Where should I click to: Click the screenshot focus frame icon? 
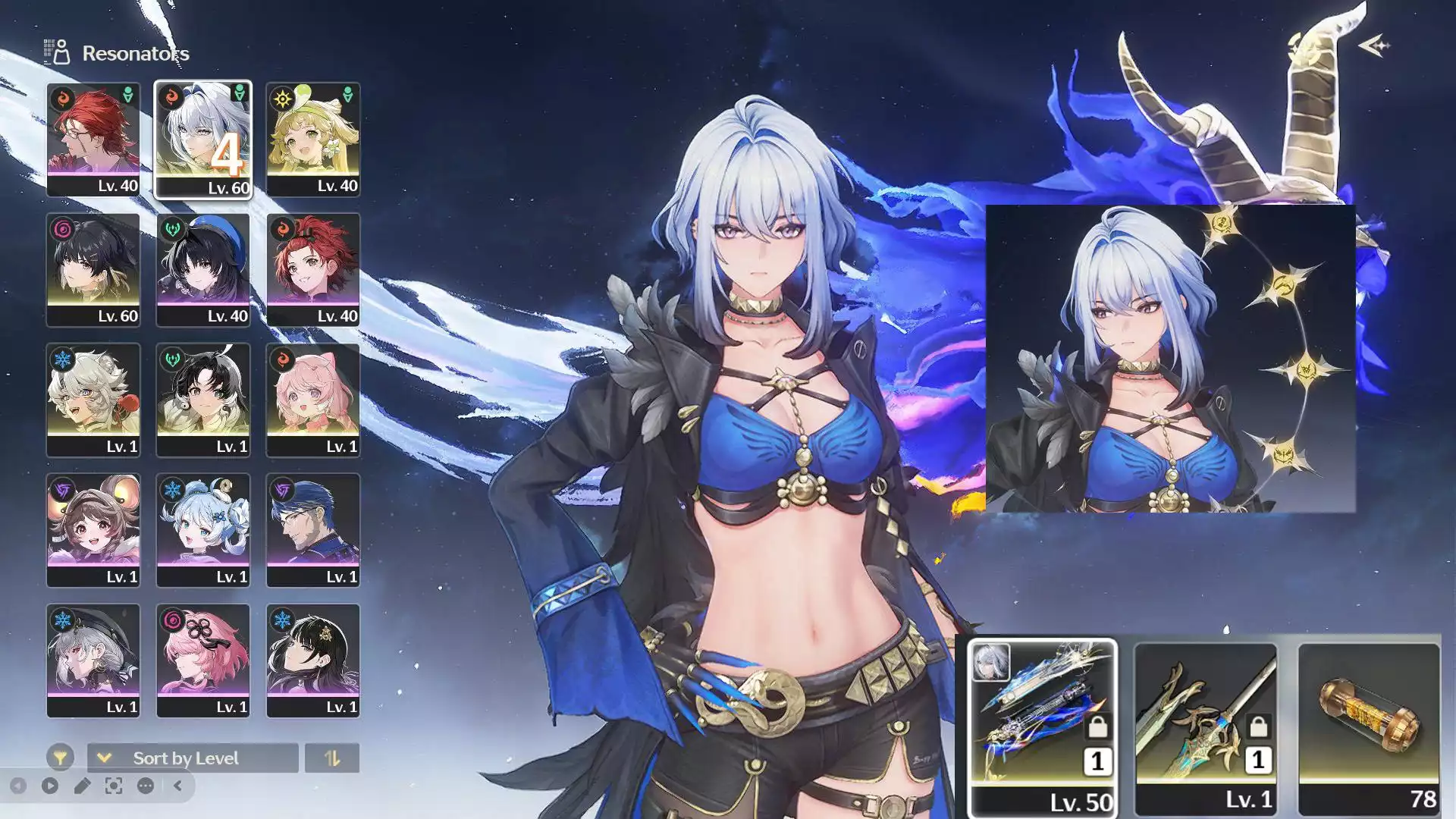114,786
